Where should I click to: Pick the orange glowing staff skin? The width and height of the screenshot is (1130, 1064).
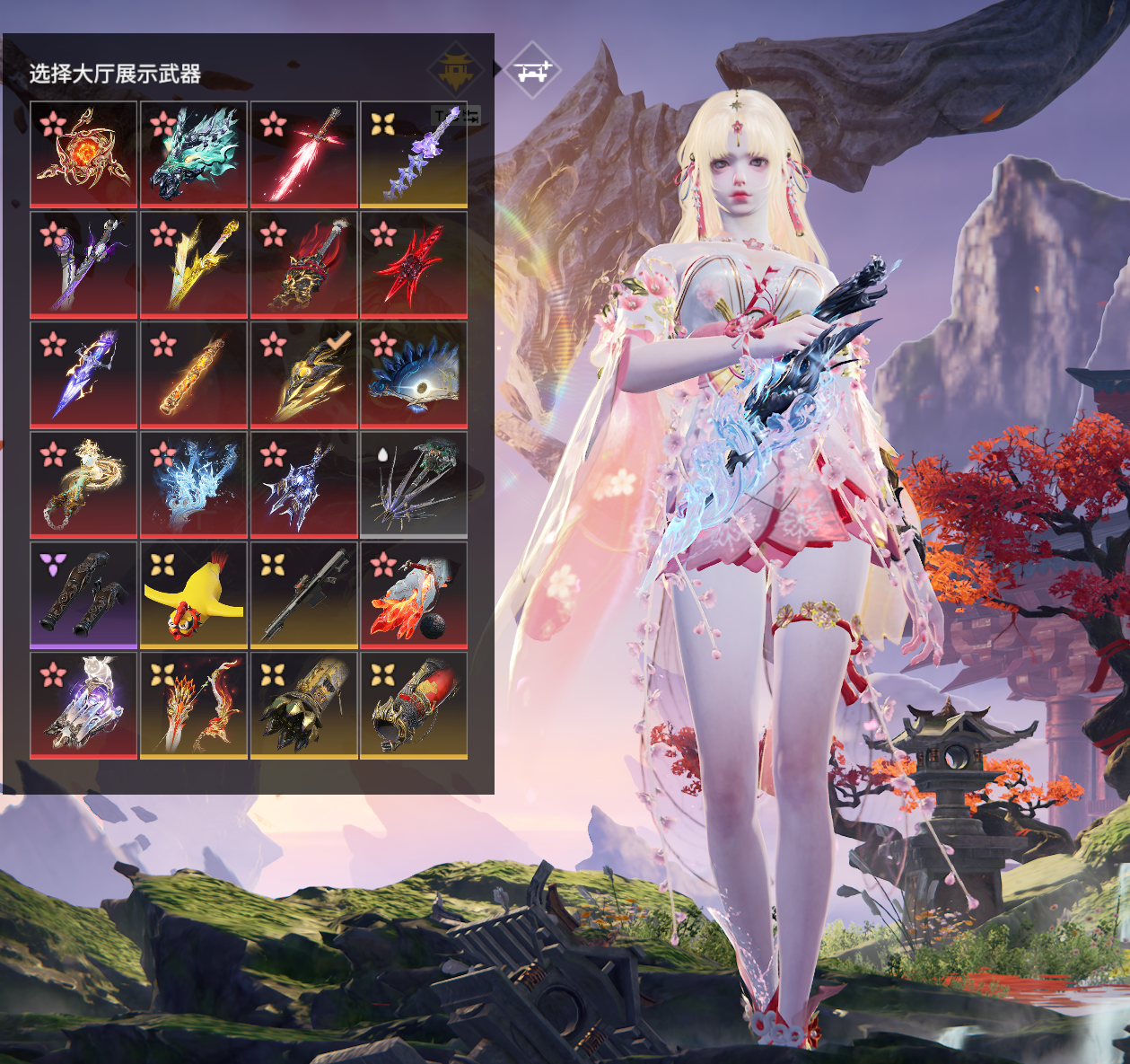[194, 374]
